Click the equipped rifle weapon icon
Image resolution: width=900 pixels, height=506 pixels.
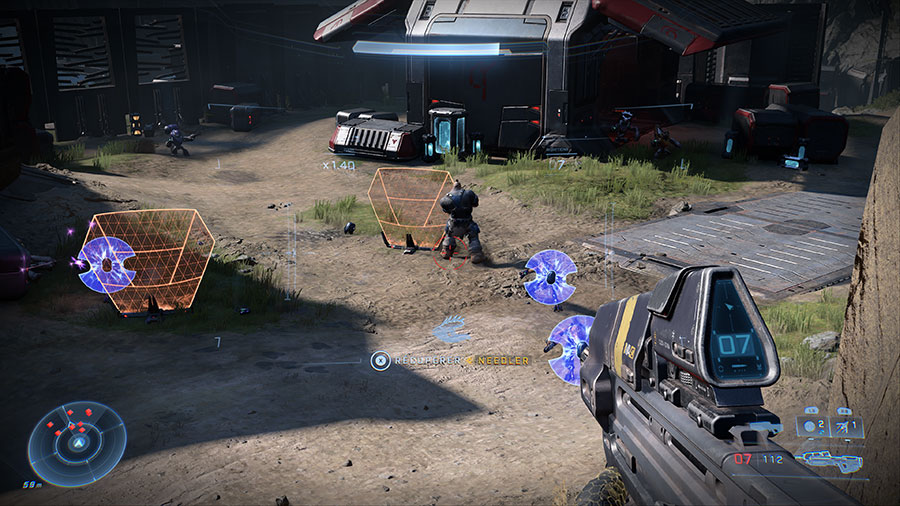pyautogui.click(x=829, y=461)
